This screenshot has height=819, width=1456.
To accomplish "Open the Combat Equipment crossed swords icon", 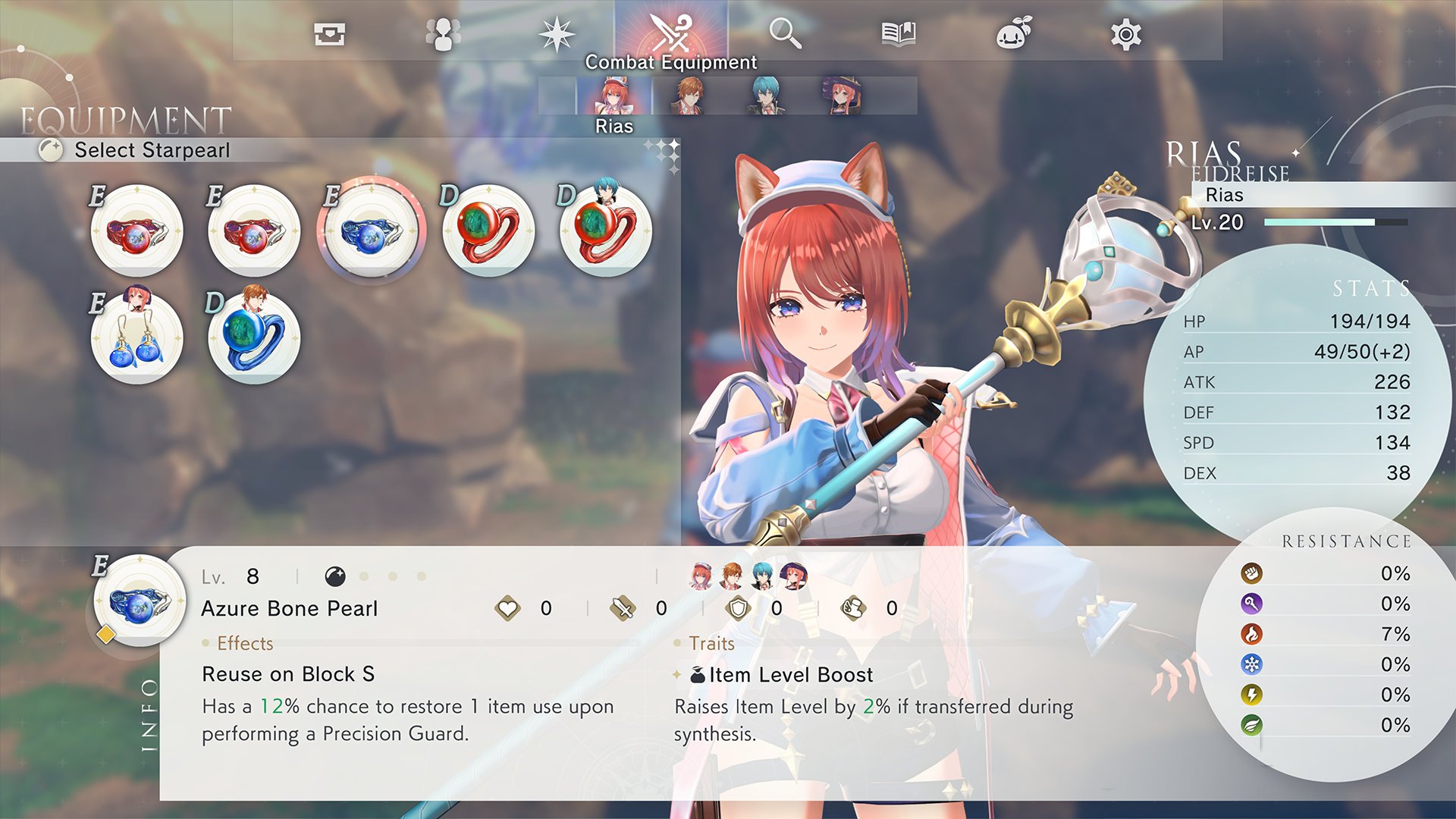I will click(x=671, y=32).
